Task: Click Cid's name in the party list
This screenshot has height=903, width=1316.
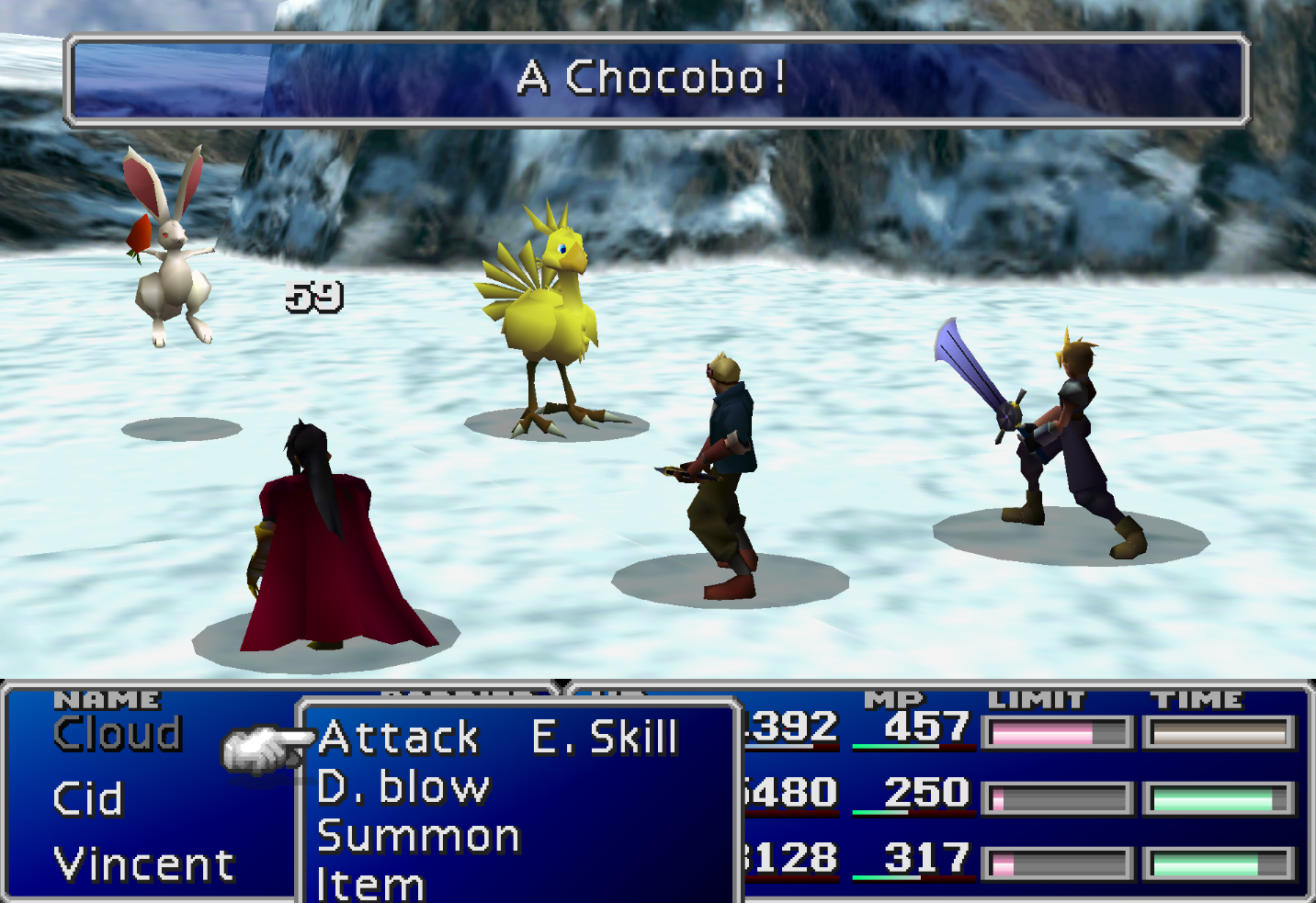Action: (x=90, y=797)
